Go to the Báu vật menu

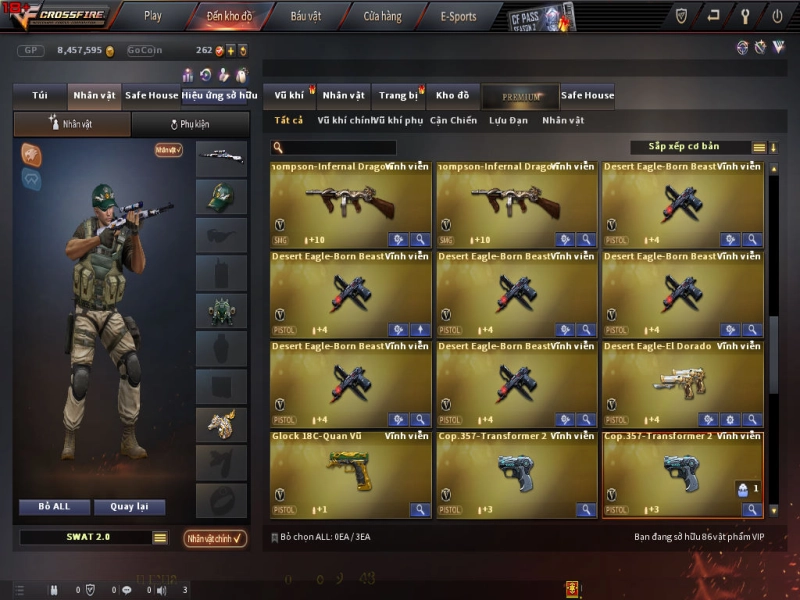point(305,16)
